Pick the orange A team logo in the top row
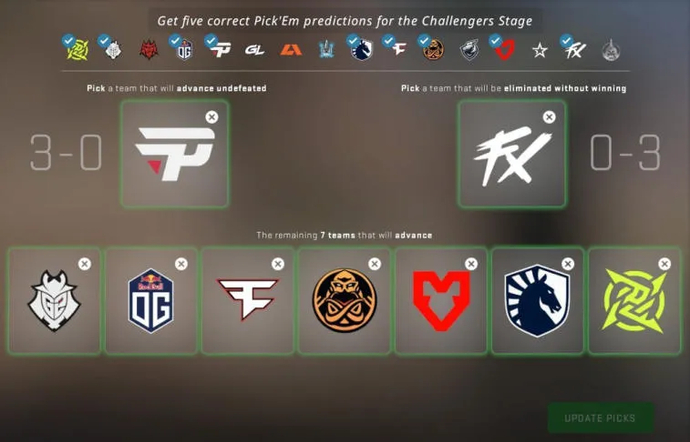 291,49
